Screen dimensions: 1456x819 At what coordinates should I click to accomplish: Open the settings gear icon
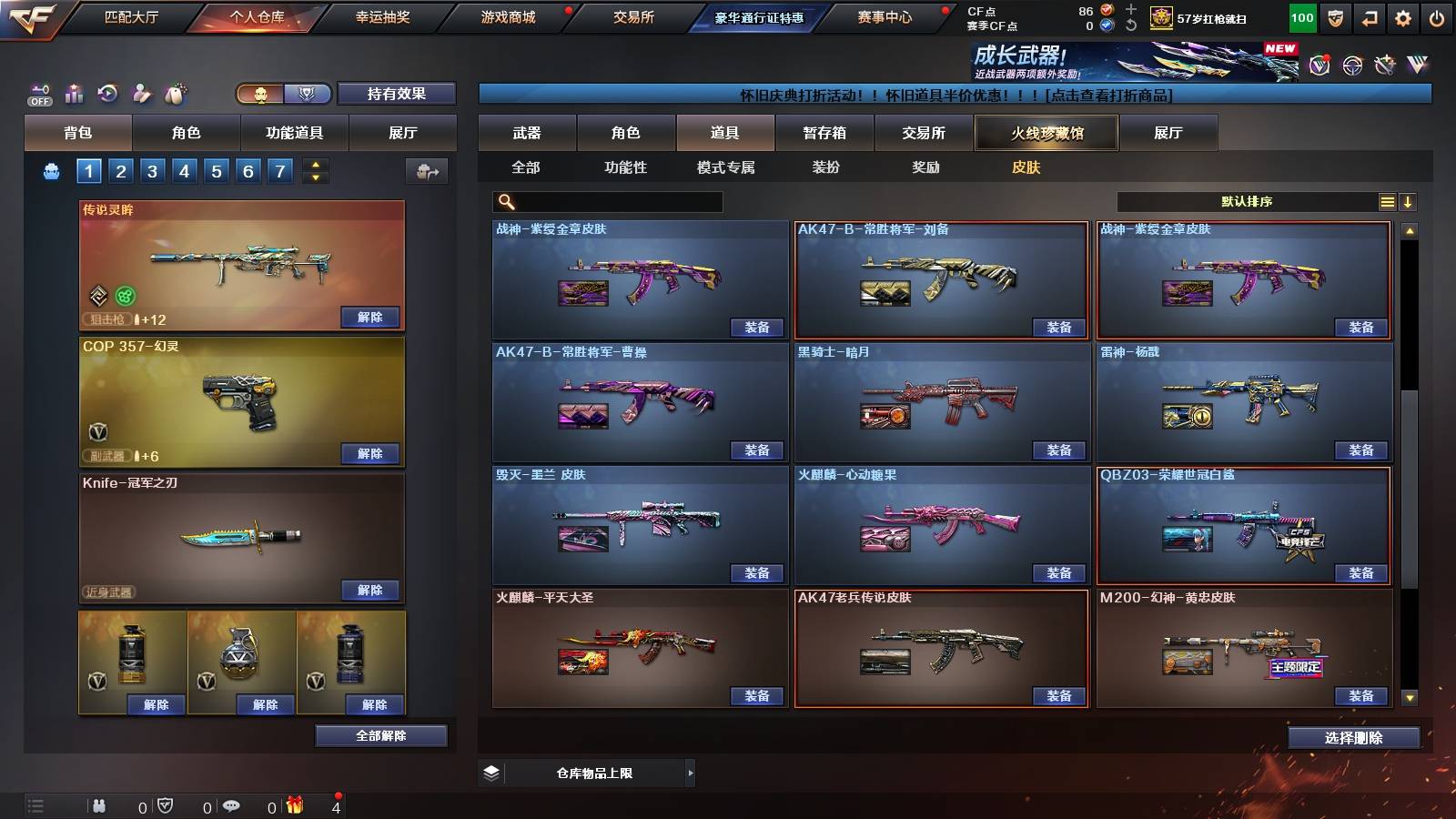1401,16
